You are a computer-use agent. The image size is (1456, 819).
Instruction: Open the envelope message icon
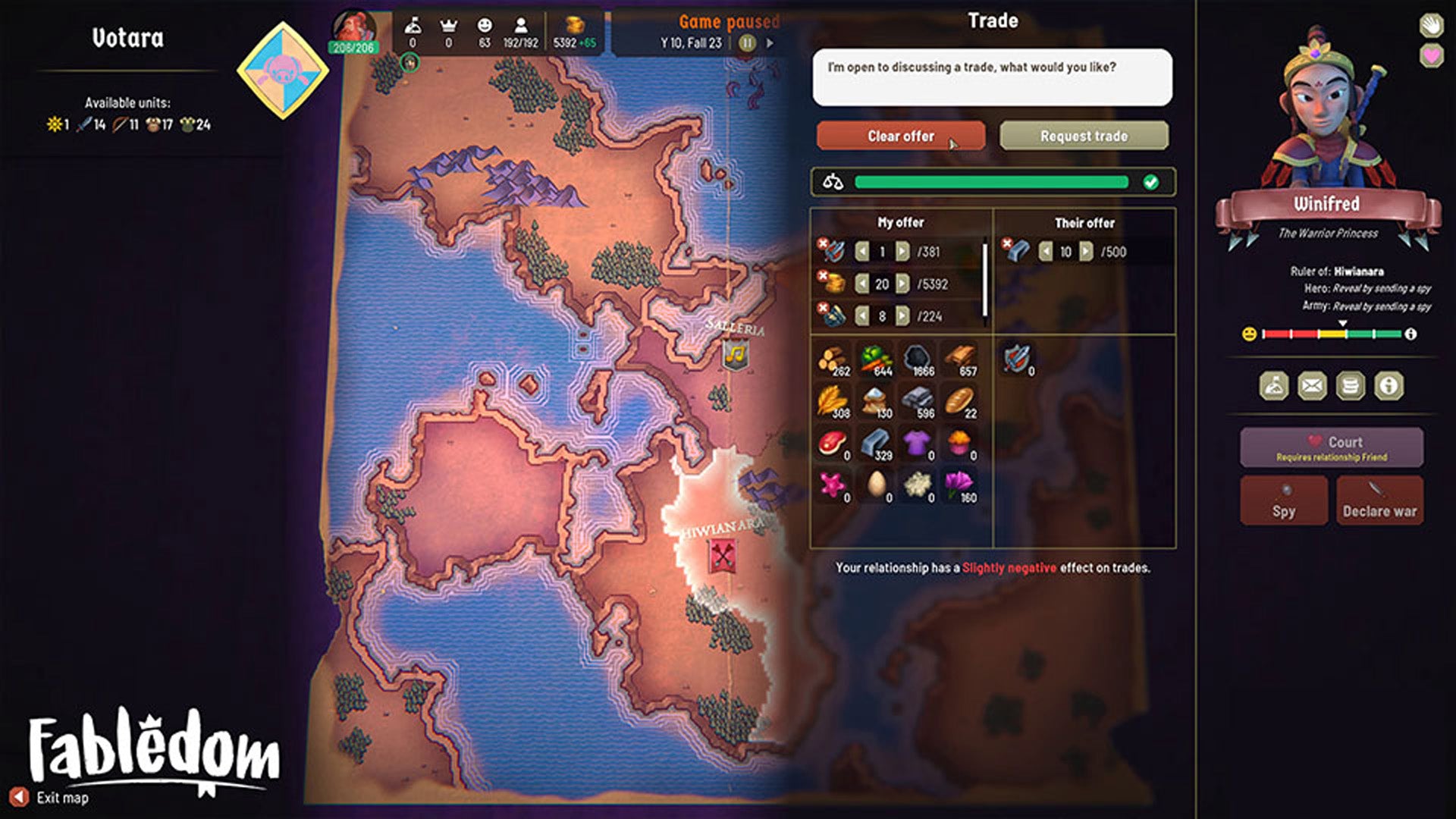click(1312, 386)
